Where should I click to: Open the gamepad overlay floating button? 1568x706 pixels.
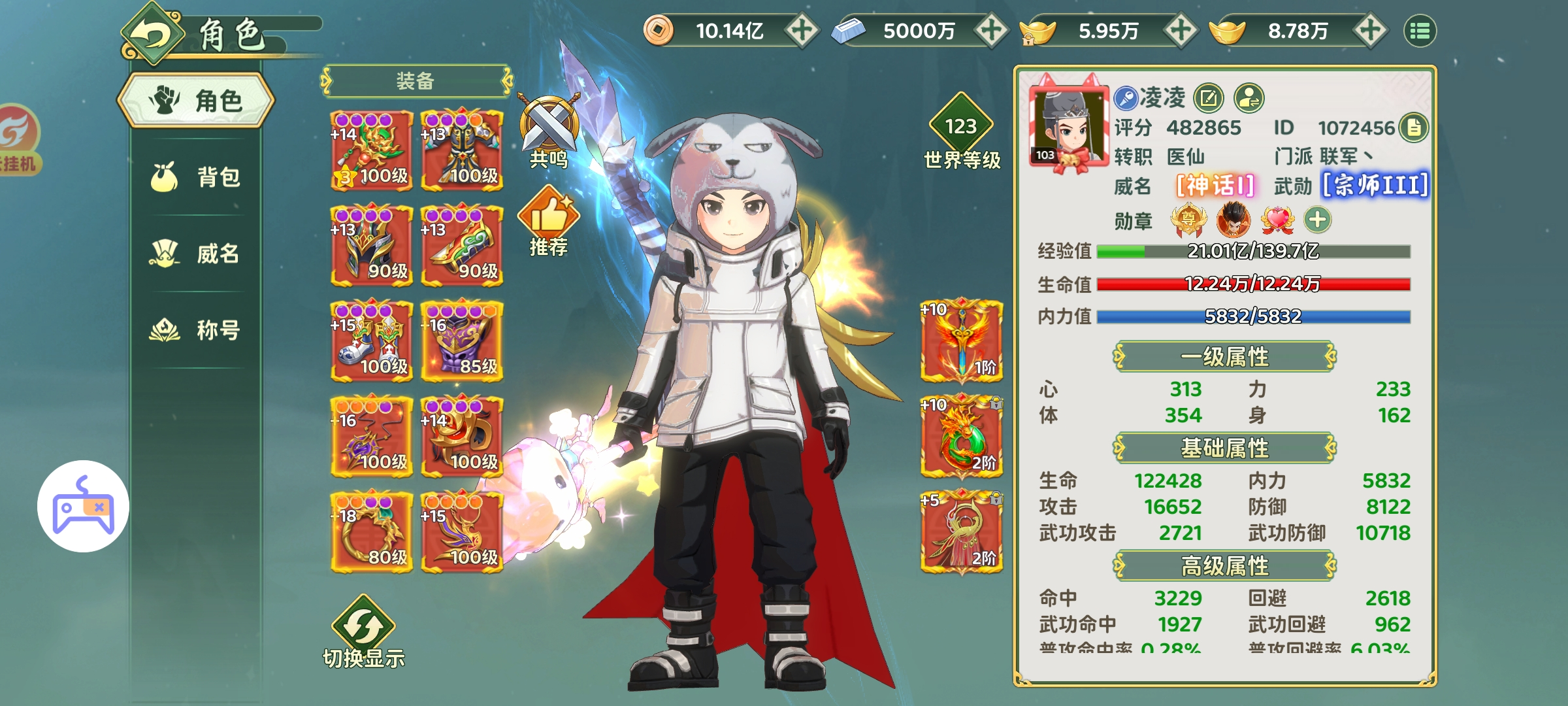click(x=83, y=506)
